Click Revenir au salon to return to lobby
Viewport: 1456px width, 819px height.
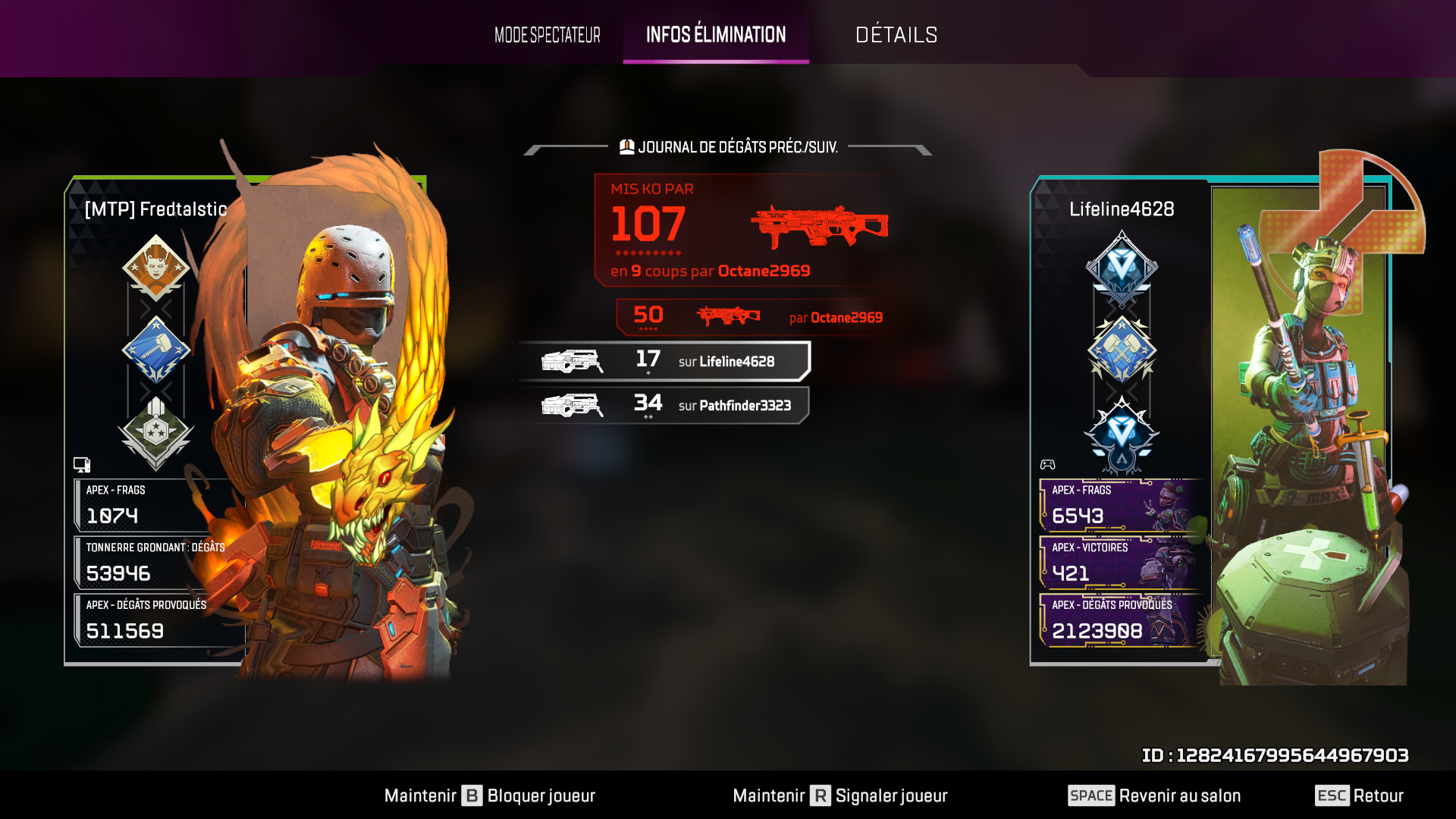(x=1154, y=795)
